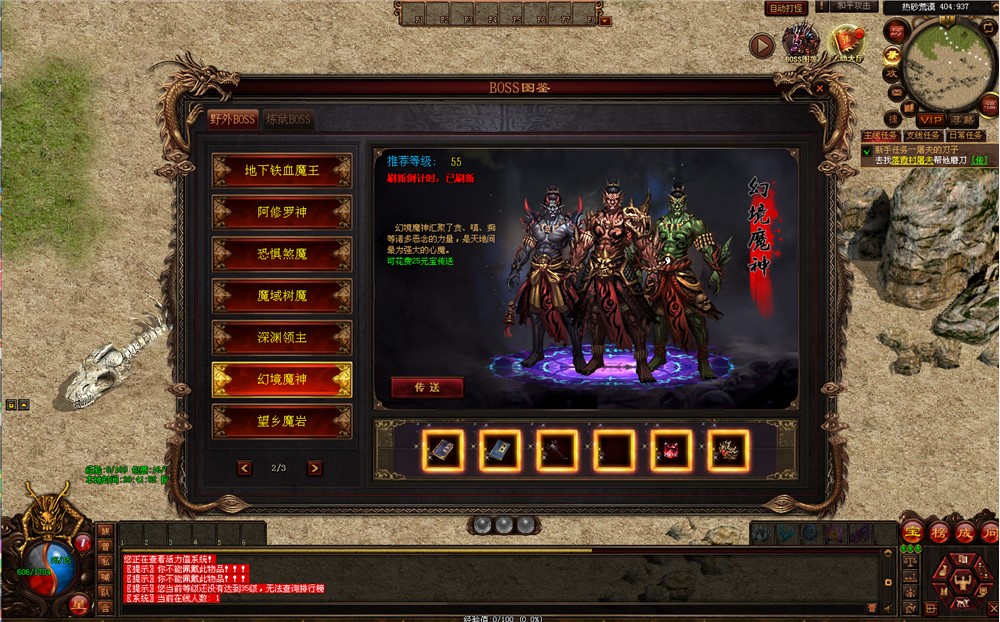This screenshot has height=622, width=1000.
Task: Choose the 深渊领主 boss entry
Action: (x=282, y=338)
